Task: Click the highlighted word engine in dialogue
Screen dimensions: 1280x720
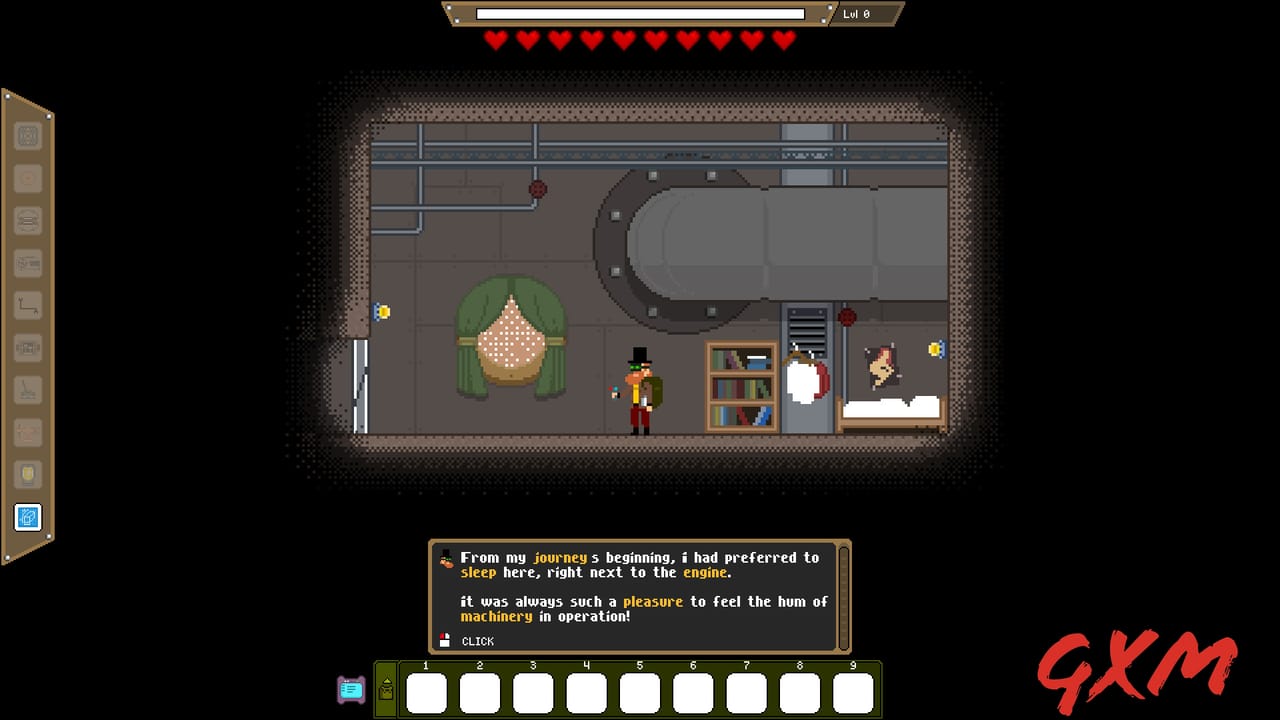Action: 706,573
